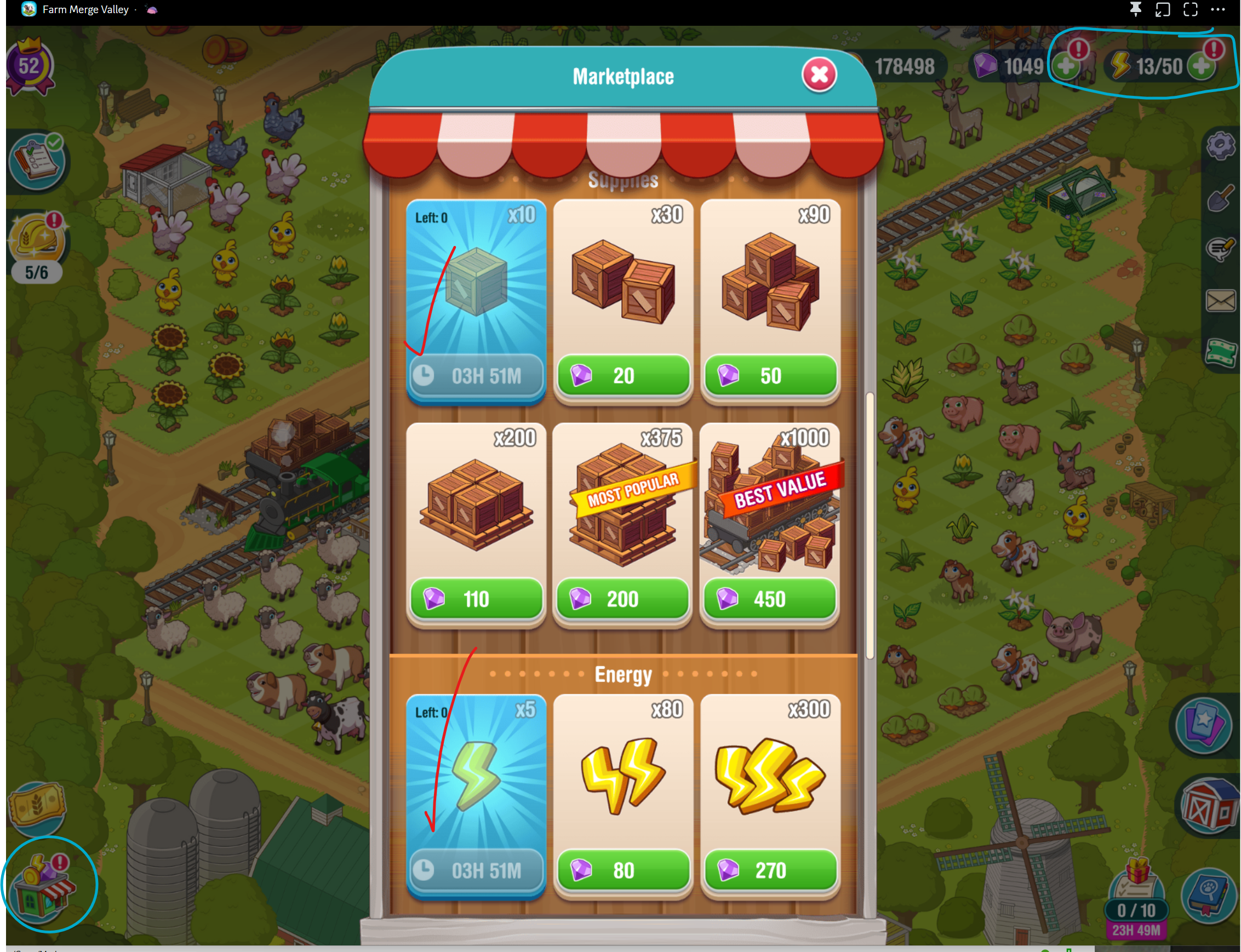Select the Best Value x1000 crates offer

(x=770, y=598)
